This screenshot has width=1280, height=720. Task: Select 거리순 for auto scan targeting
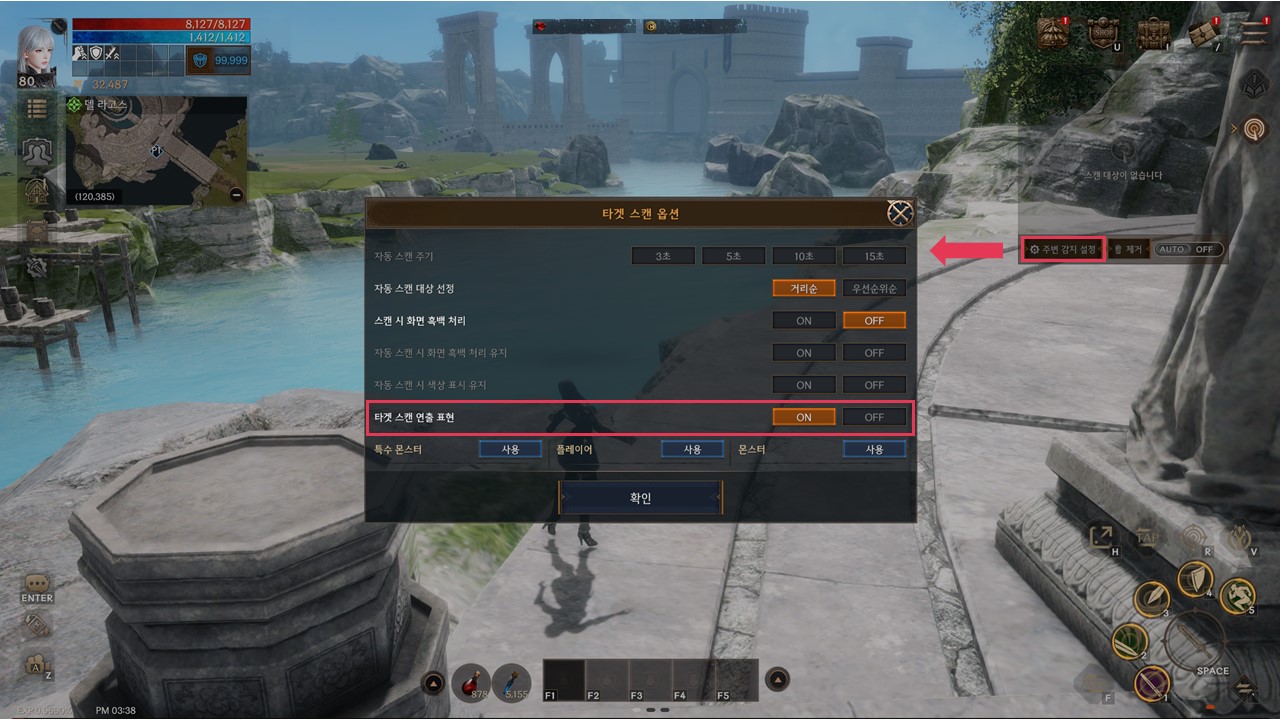[x=804, y=288]
